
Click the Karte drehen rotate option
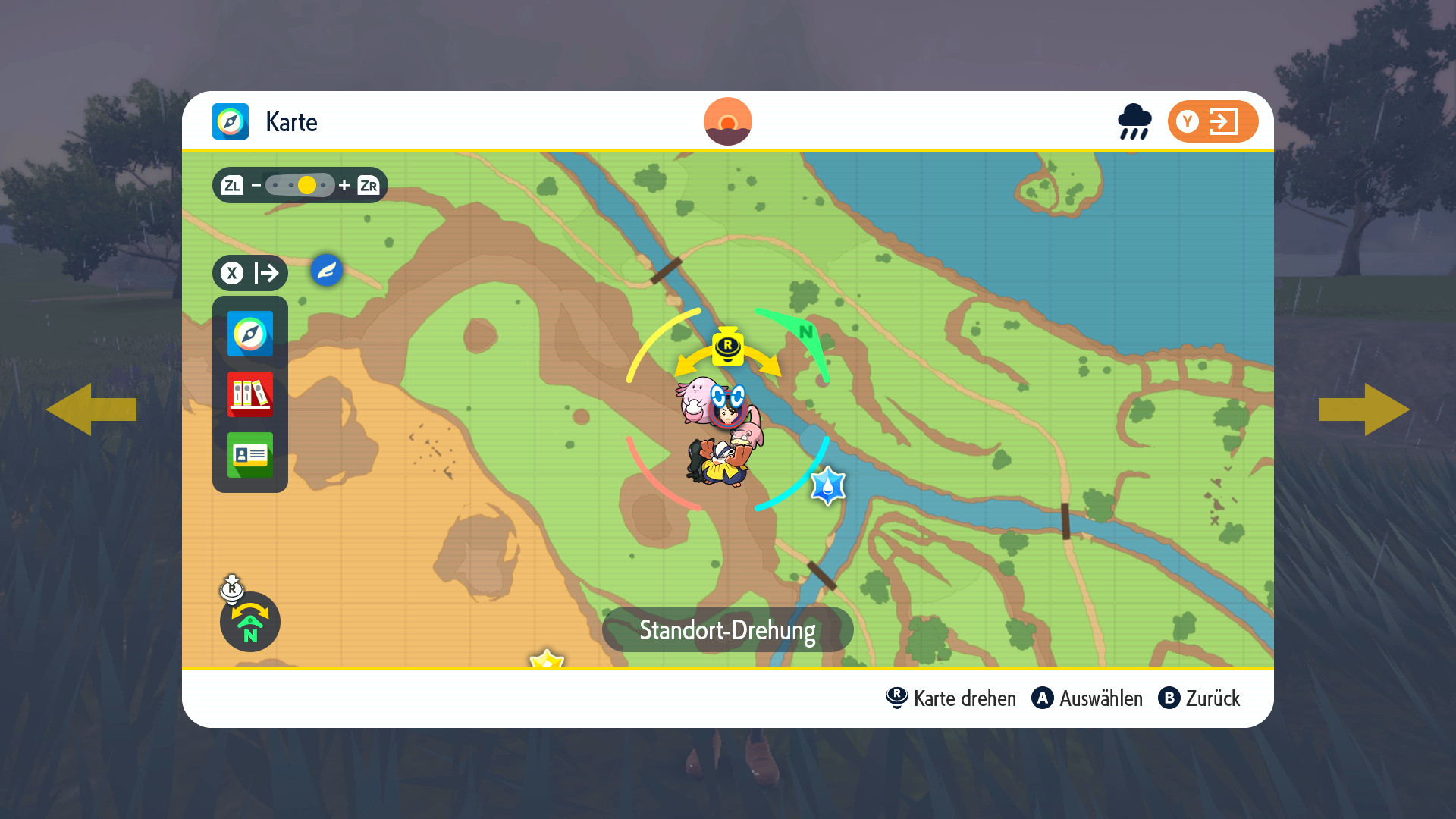tap(951, 698)
